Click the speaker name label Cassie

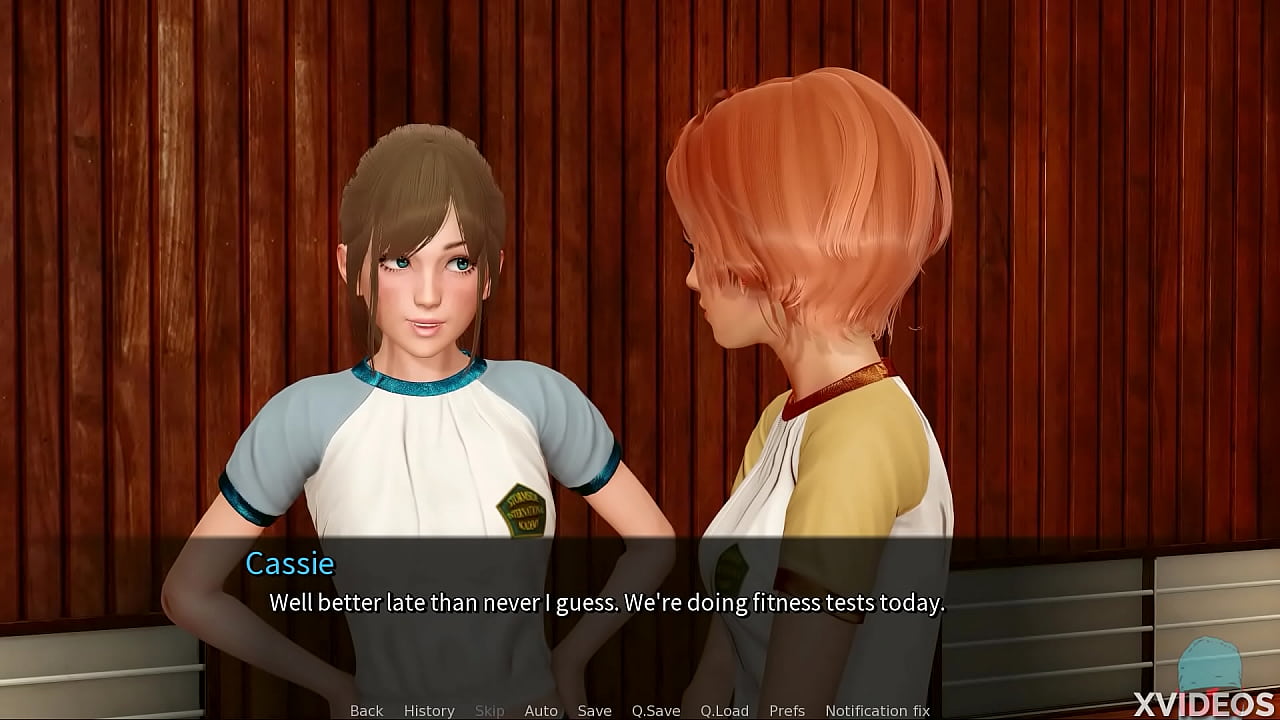tap(290, 563)
